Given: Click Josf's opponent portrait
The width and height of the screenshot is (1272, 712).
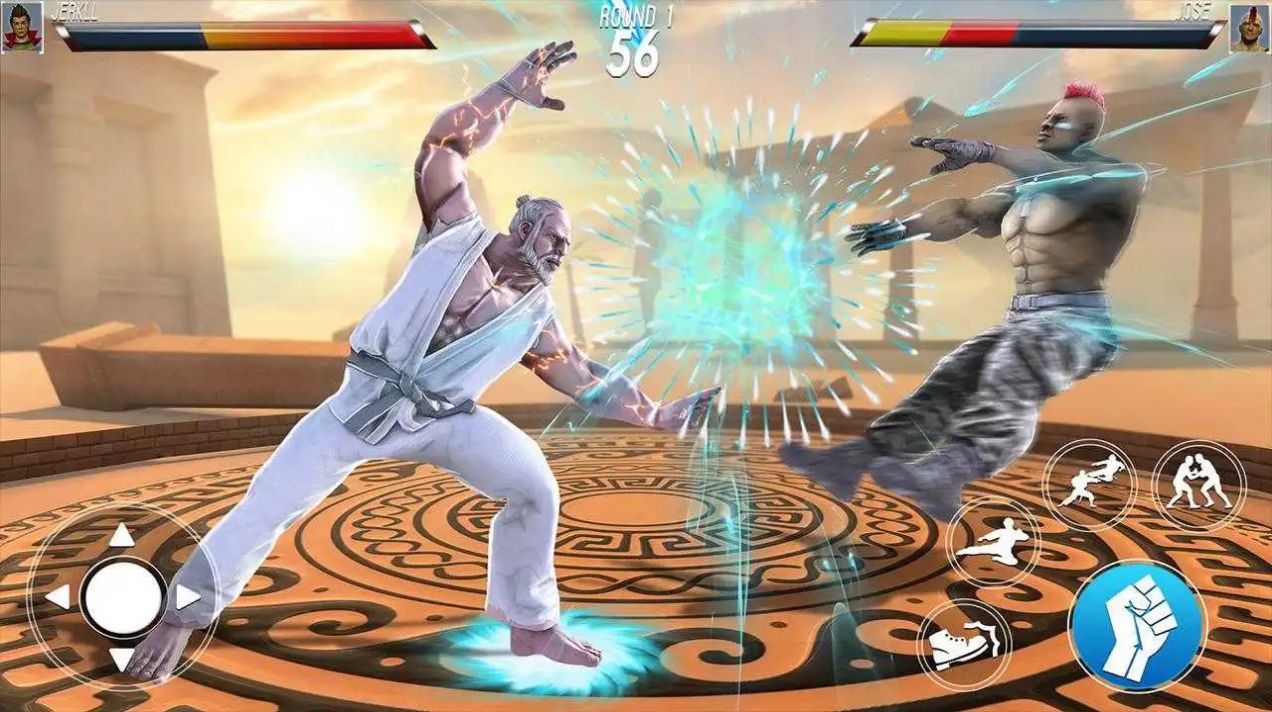Looking at the screenshot, I should 1249,27.
